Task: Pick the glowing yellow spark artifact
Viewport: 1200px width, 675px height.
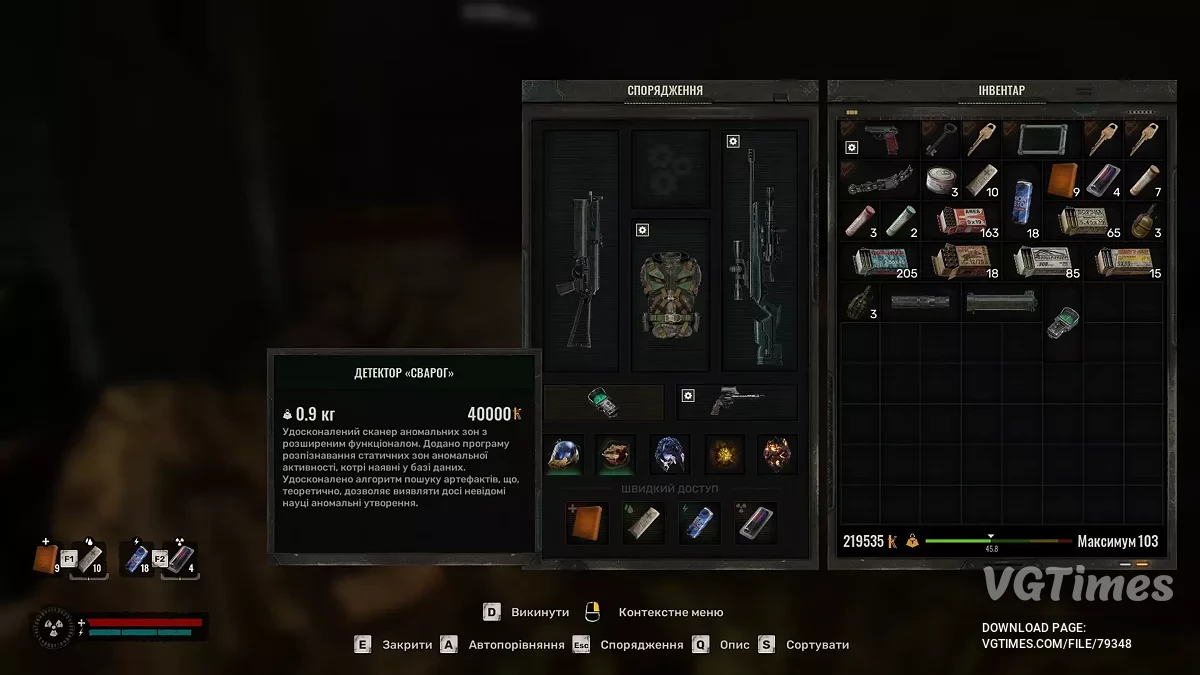Action: (x=724, y=453)
